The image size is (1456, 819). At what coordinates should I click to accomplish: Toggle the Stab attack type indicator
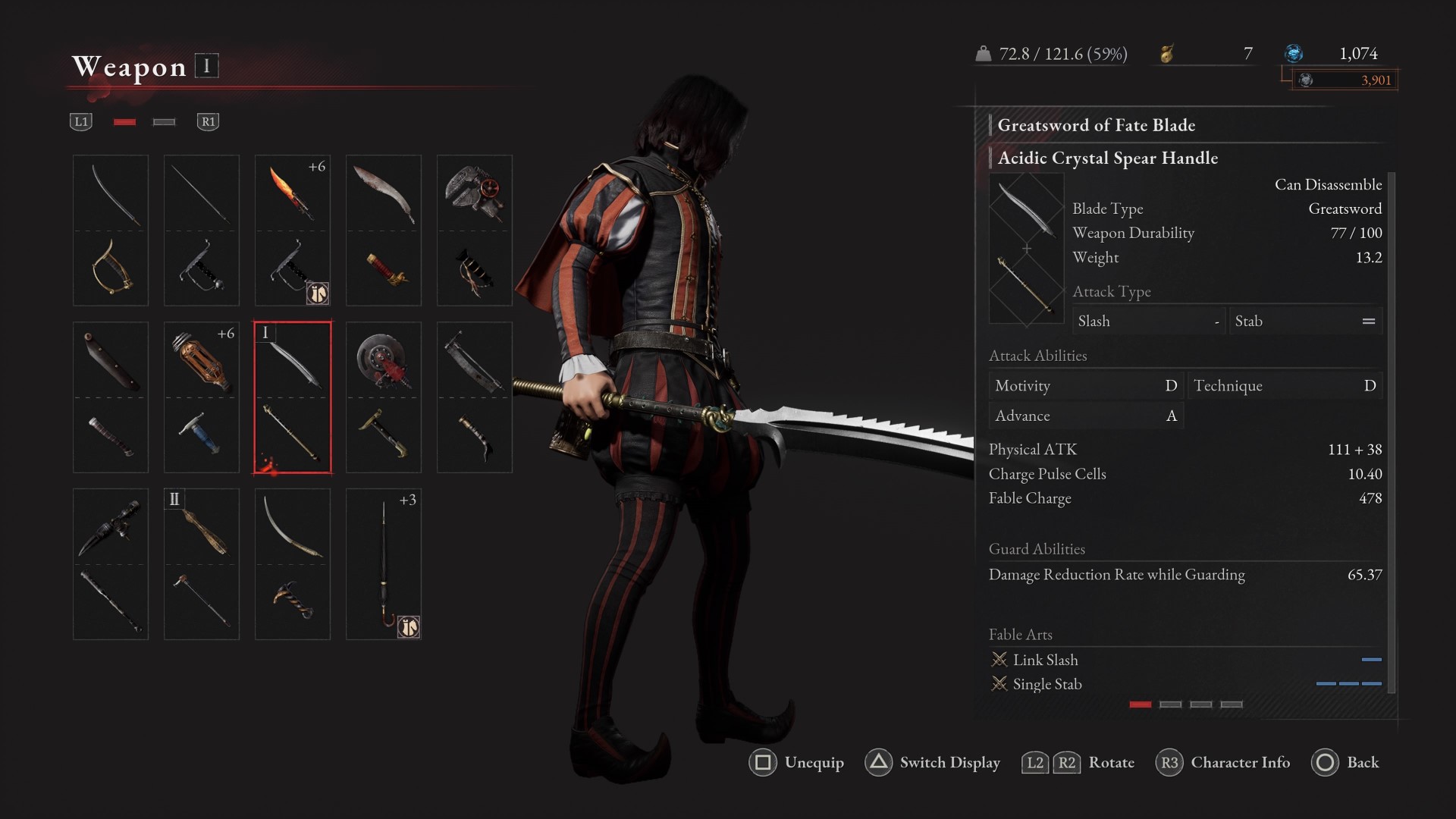(1306, 320)
